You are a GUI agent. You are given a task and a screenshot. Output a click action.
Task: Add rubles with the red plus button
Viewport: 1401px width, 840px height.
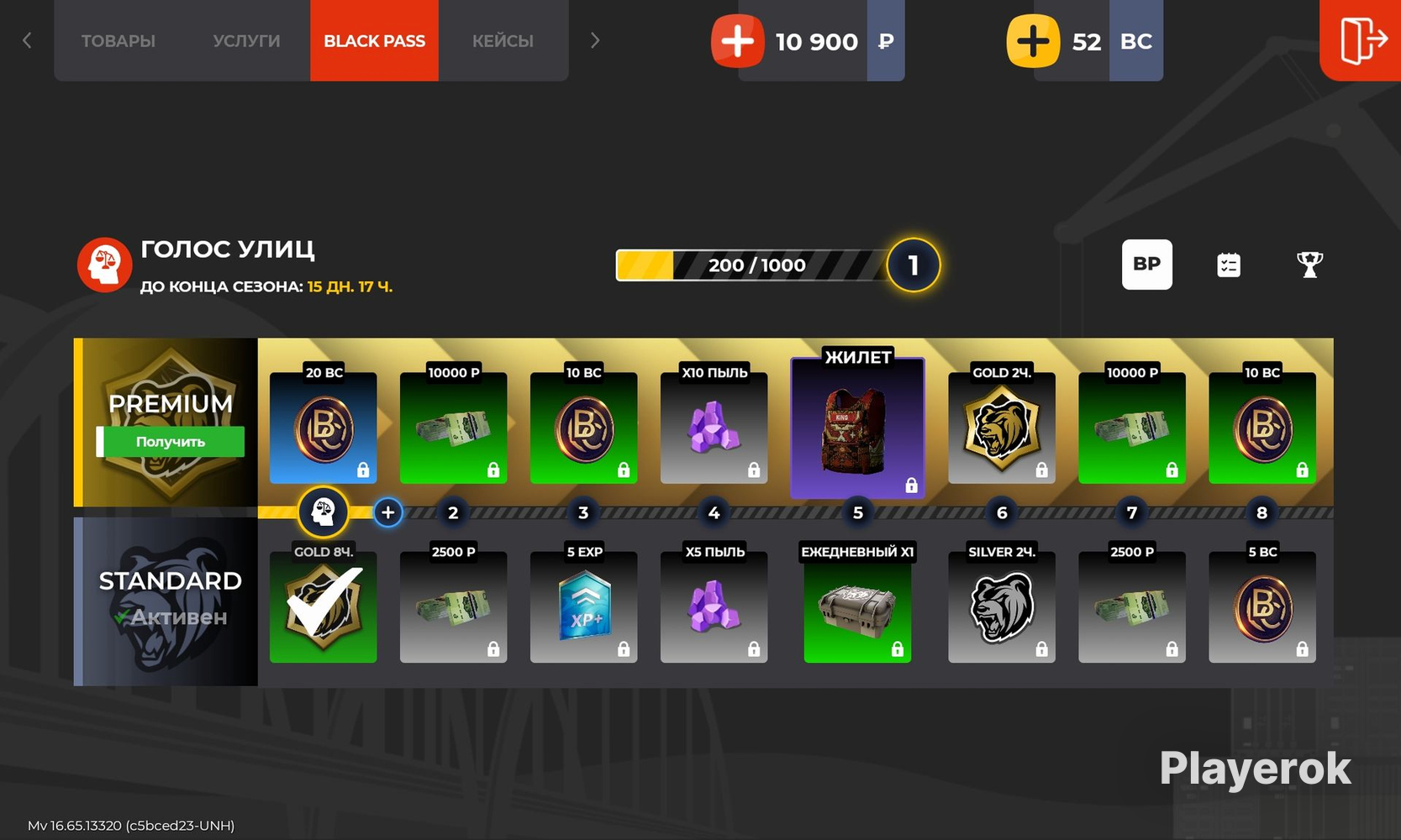(x=737, y=41)
